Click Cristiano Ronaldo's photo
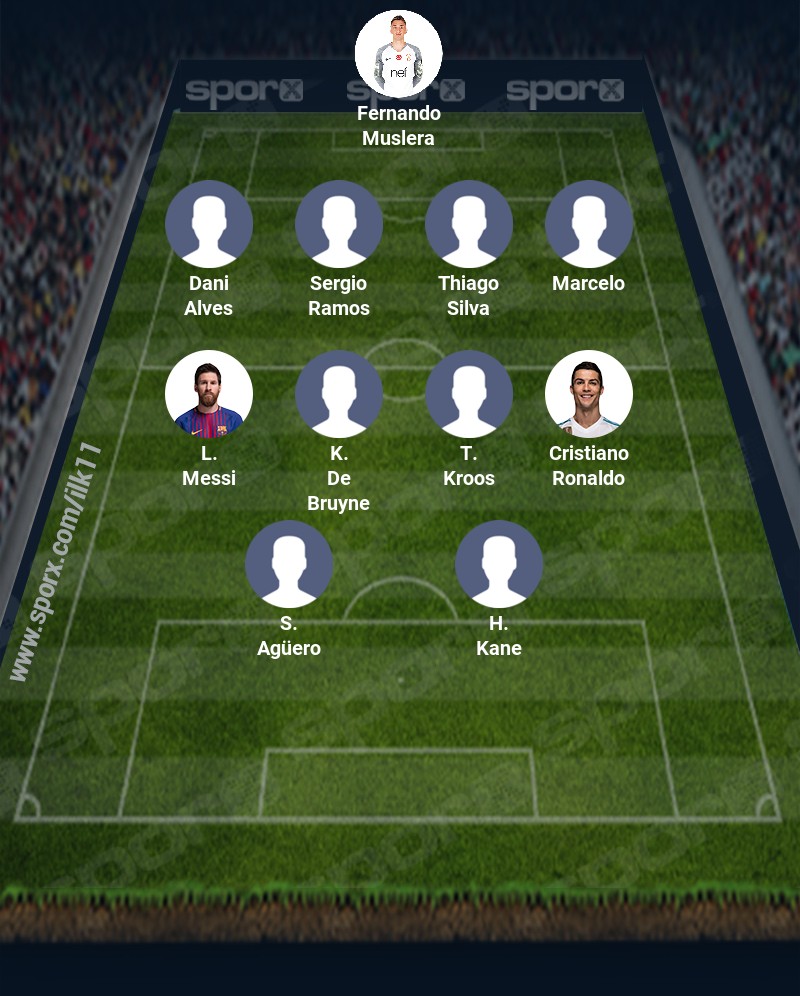Screen dimensions: 800x996 click(589, 394)
